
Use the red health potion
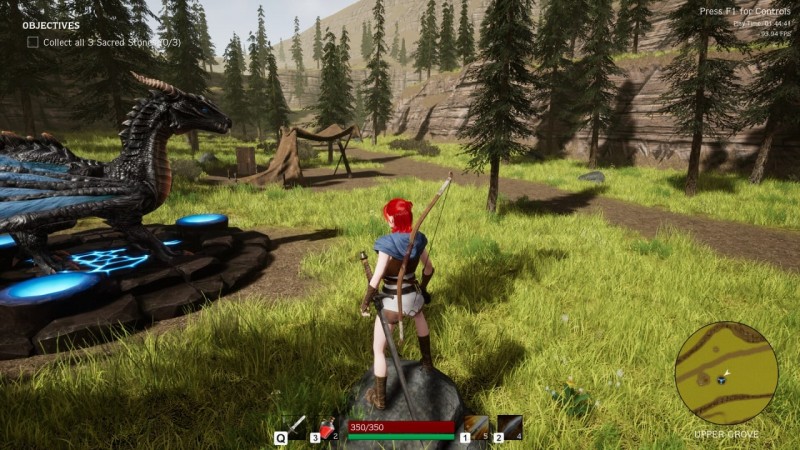coord(328,427)
